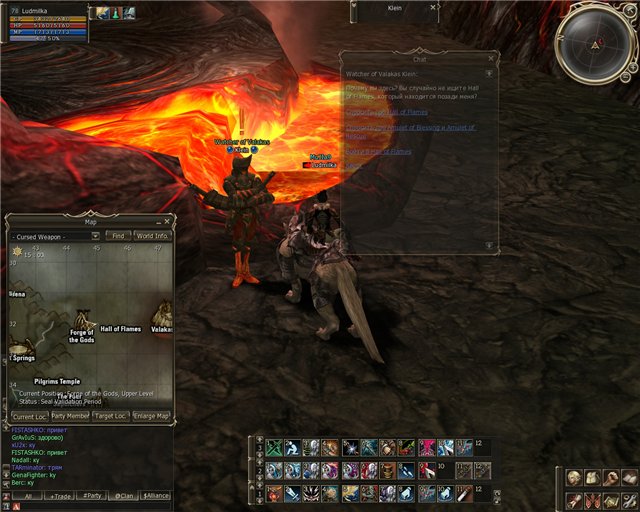Click the radar compass minimap
The image size is (640, 512).
tap(596, 44)
